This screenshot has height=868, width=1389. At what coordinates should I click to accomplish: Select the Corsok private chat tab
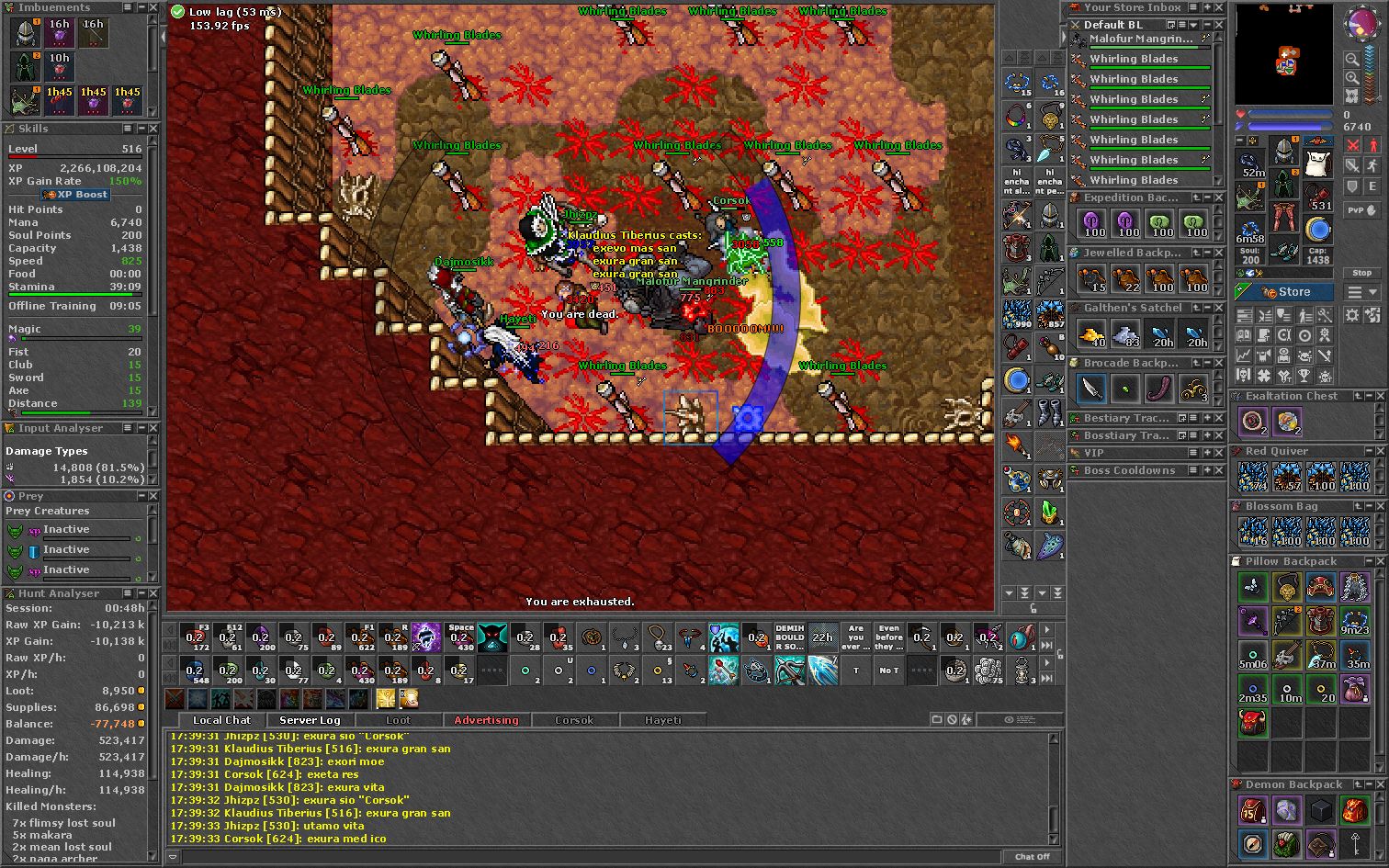click(x=574, y=720)
